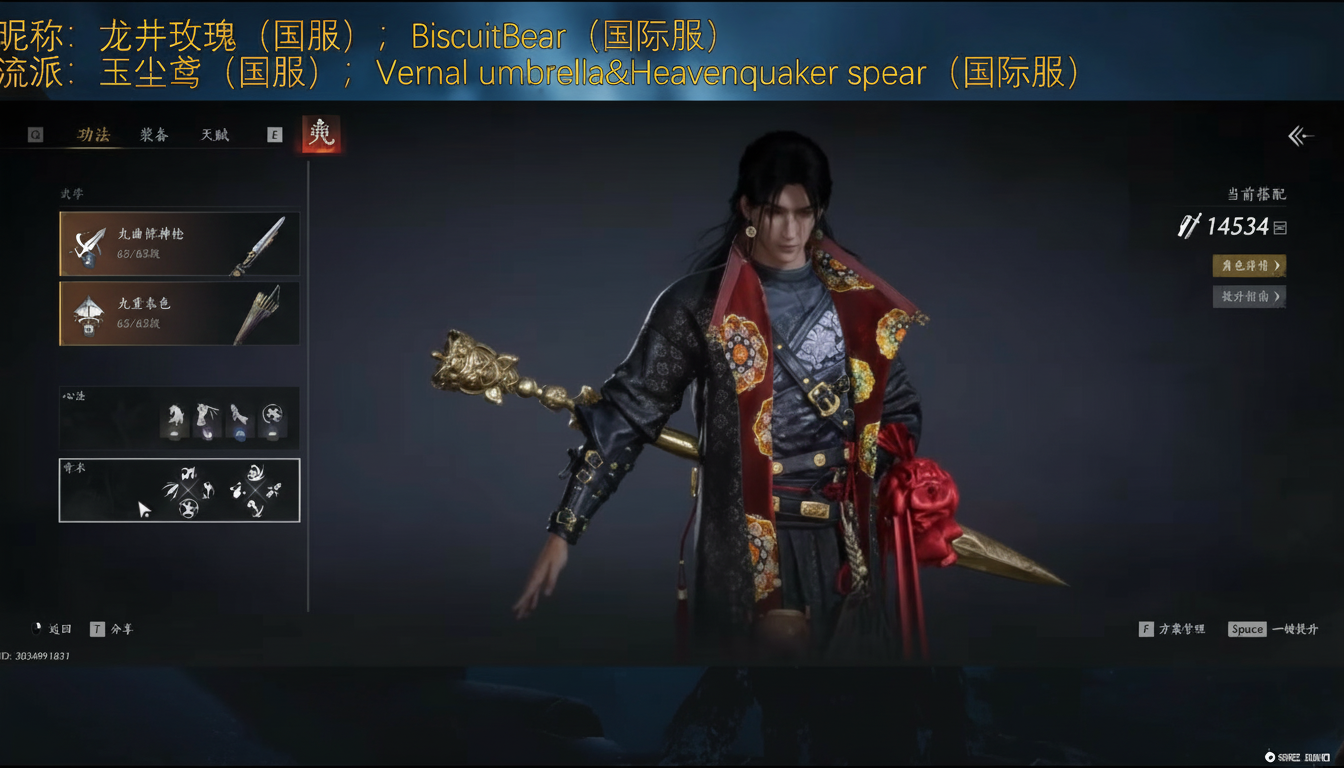Open 角色详情 character details
The width and height of the screenshot is (1344, 768).
[1249, 265]
